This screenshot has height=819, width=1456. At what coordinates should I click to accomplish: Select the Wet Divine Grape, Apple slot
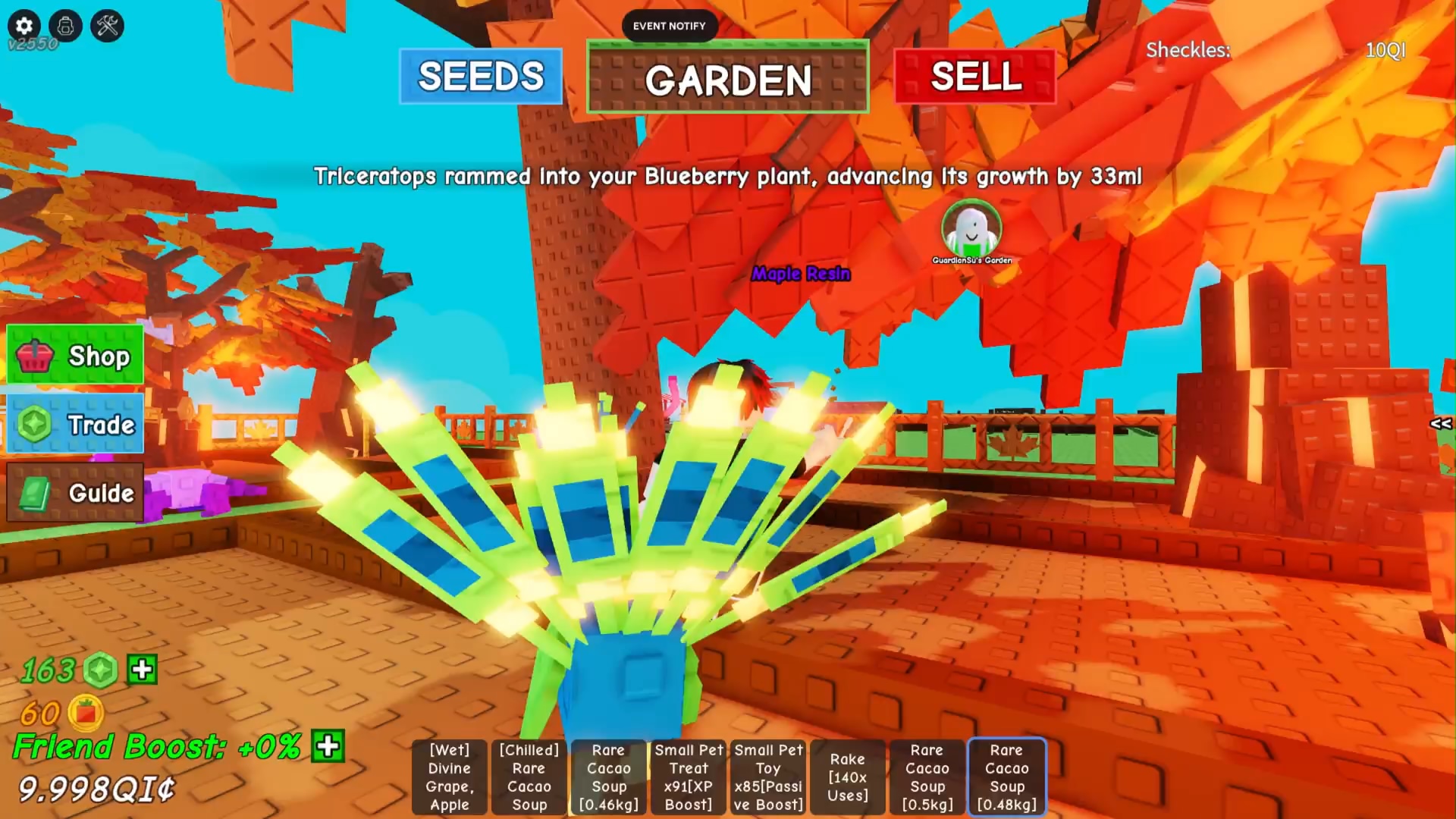click(x=449, y=777)
